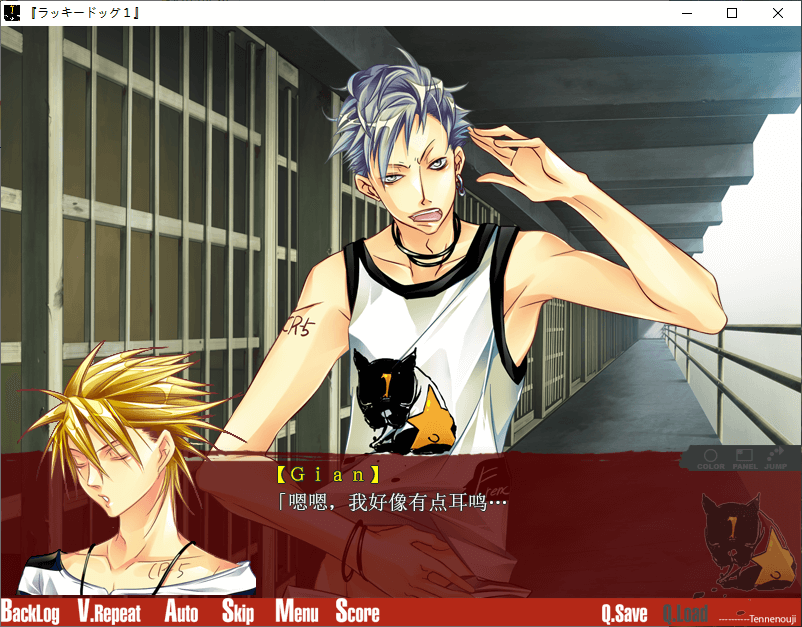Activate Skip to fast-forward text
Image resolution: width=802 pixels, height=627 pixels.
(237, 613)
